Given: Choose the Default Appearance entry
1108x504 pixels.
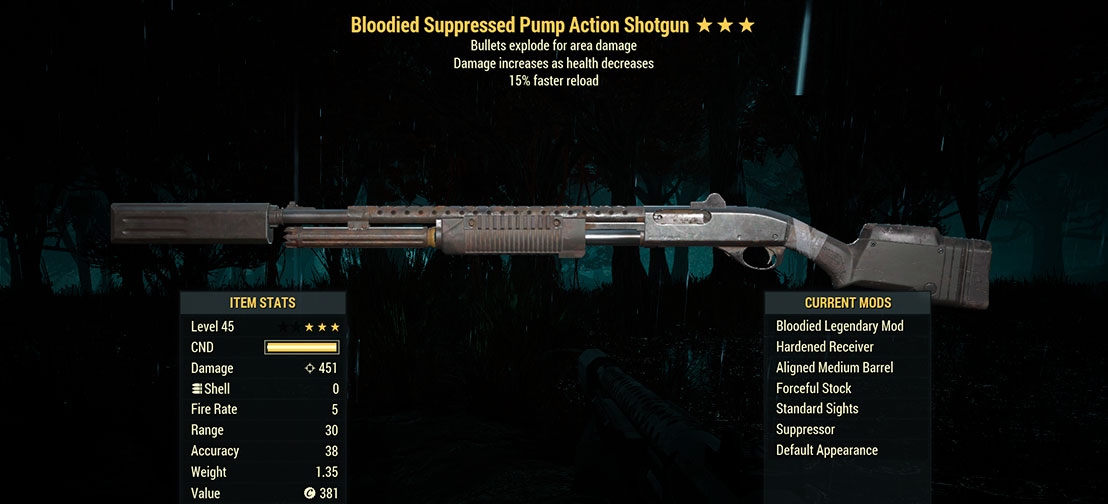Looking at the screenshot, I should click(827, 450).
